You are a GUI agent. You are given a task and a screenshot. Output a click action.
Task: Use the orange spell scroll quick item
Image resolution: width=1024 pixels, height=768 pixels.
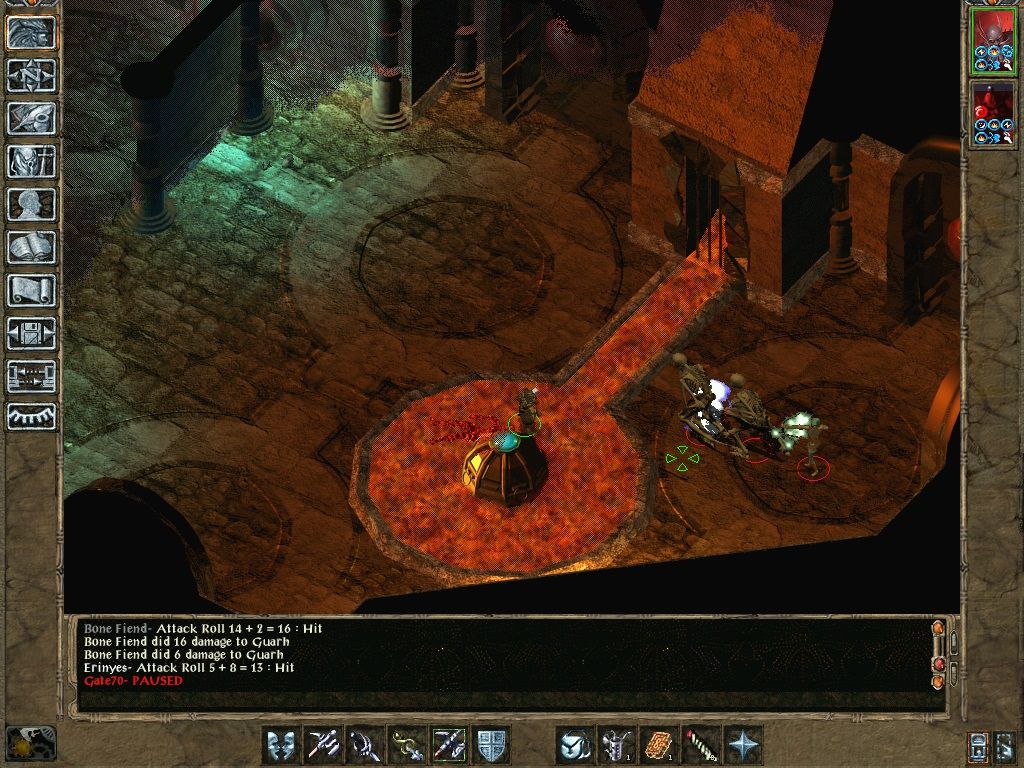tap(659, 745)
